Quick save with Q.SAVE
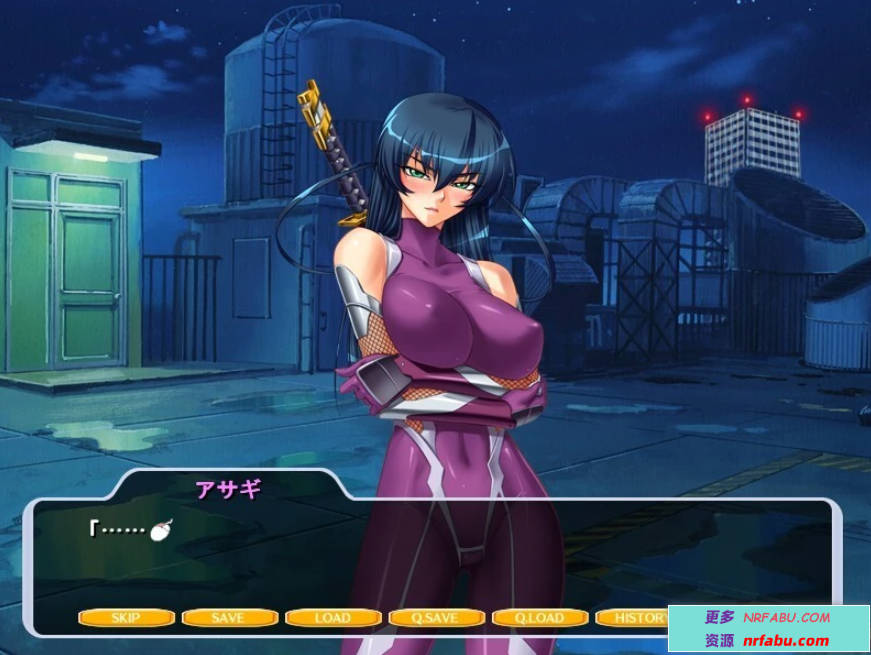The image size is (871, 655). (436, 618)
